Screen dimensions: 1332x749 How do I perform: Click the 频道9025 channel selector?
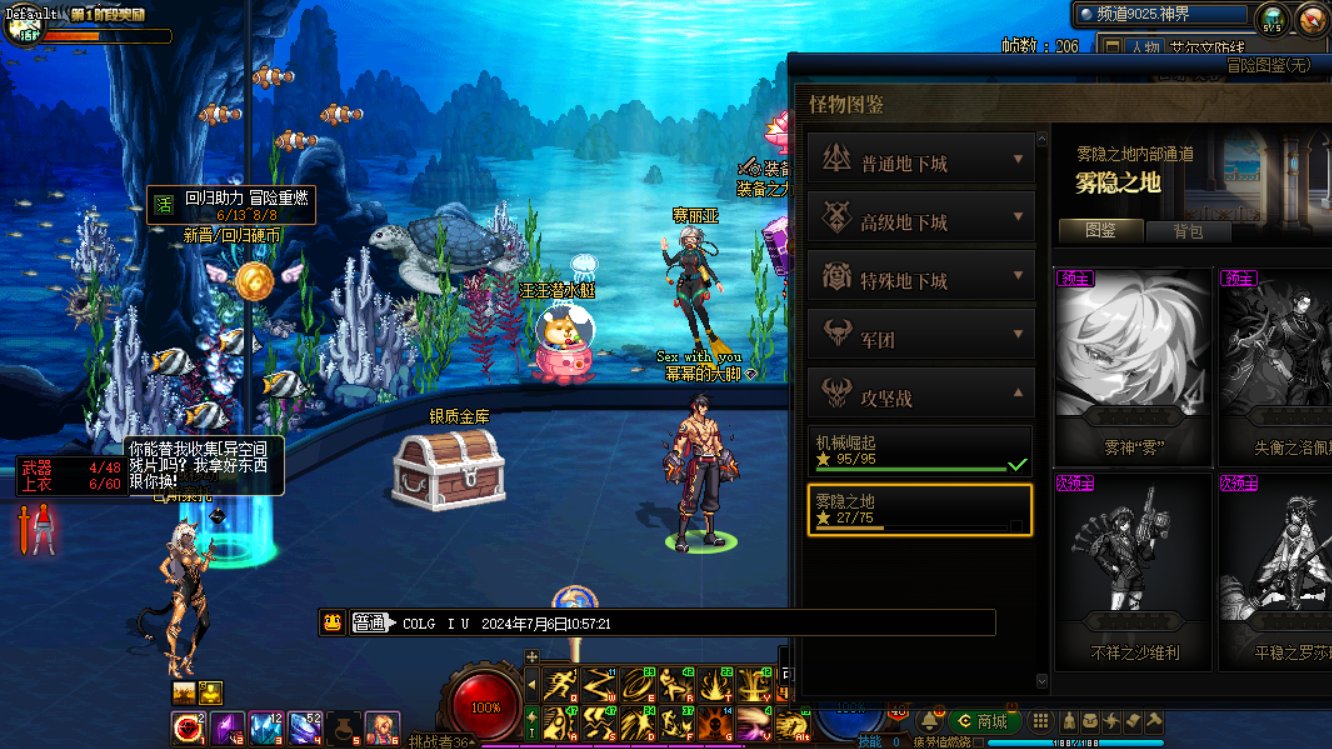1161,15
